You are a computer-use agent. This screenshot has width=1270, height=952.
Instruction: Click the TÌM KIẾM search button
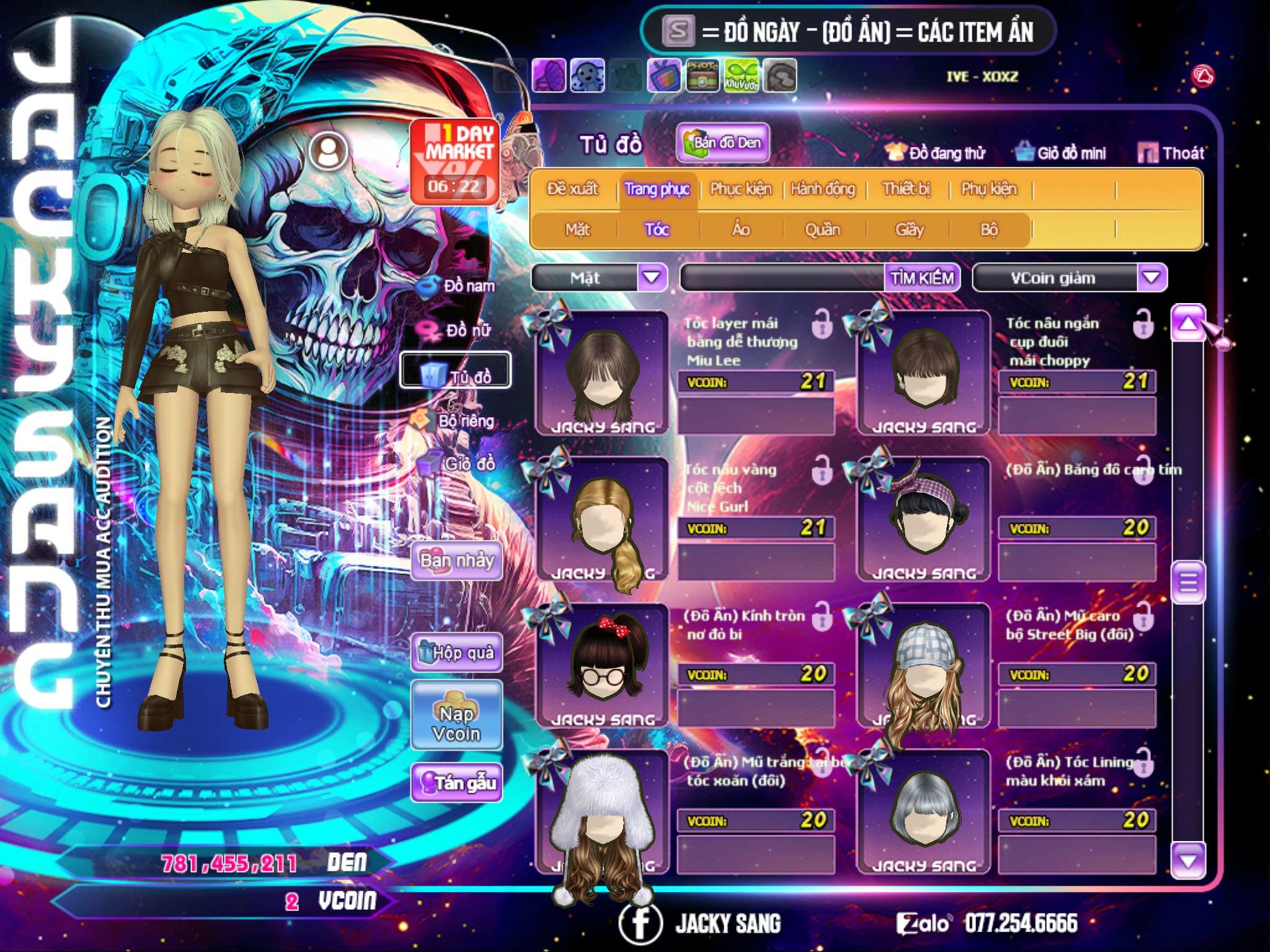tap(921, 278)
